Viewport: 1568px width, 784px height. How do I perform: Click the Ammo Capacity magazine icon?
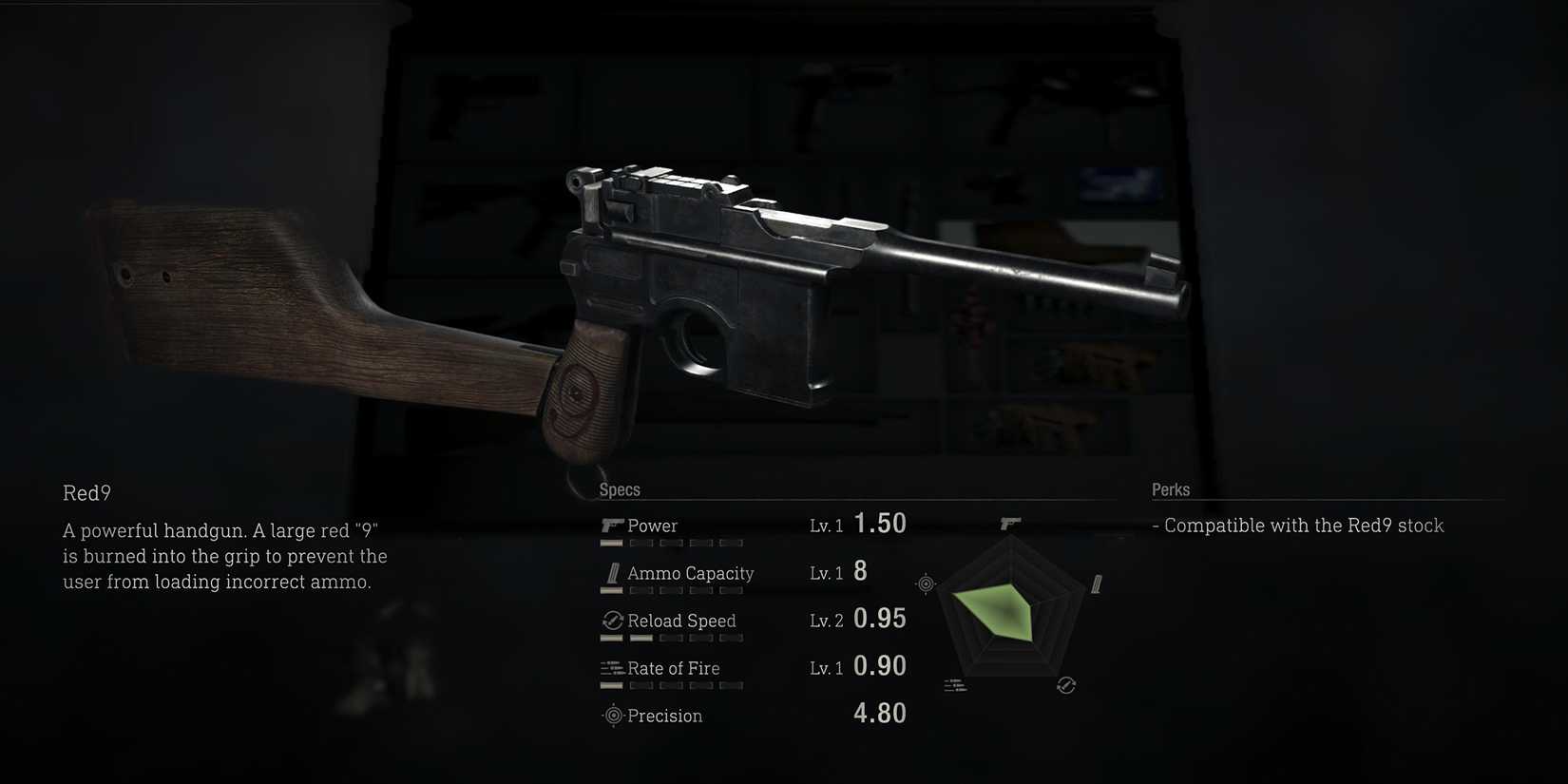pyautogui.click(x=612, y=572)
